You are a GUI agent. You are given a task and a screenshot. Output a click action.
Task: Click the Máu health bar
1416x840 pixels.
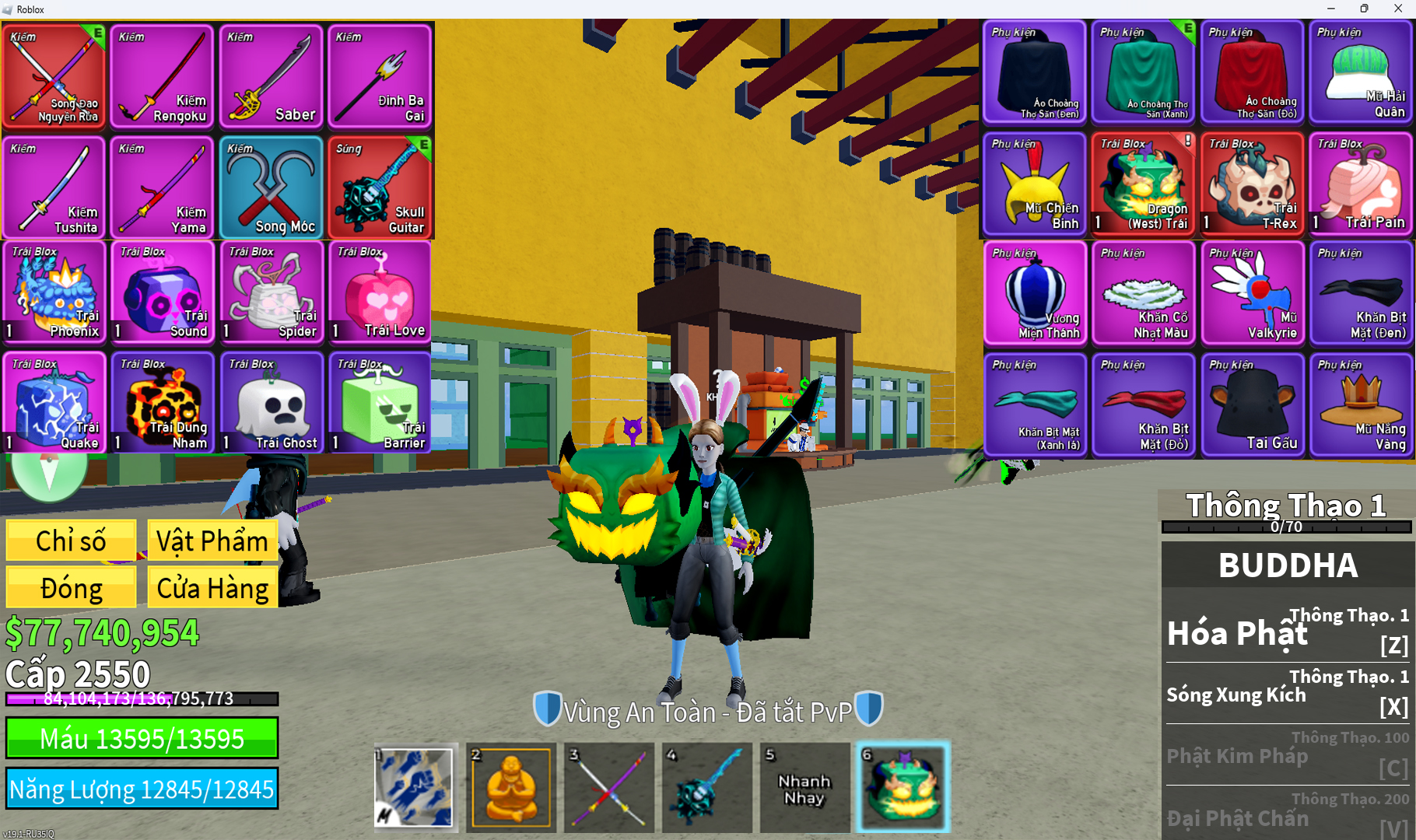(142, 739)
